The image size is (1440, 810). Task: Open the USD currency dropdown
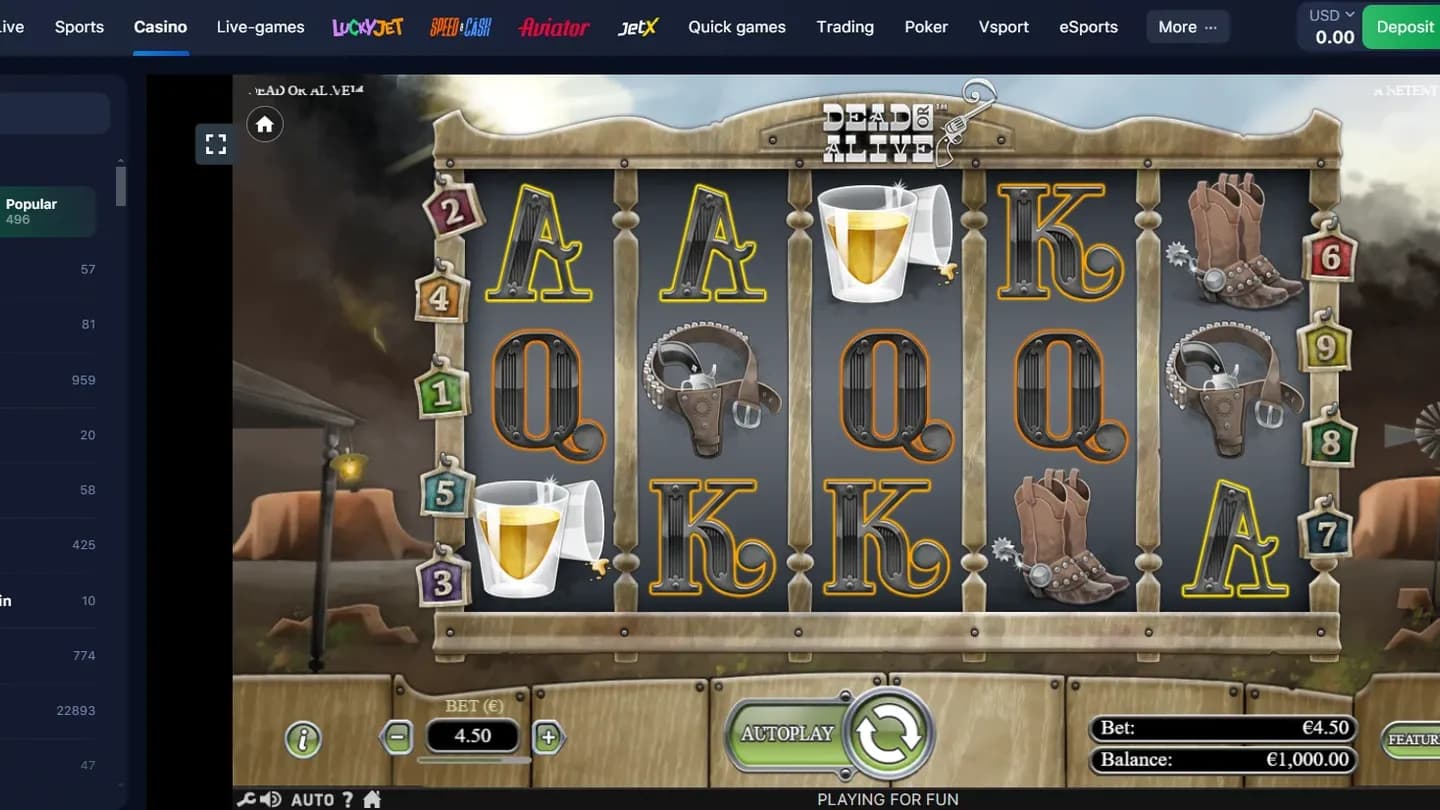pos(1328,15)
